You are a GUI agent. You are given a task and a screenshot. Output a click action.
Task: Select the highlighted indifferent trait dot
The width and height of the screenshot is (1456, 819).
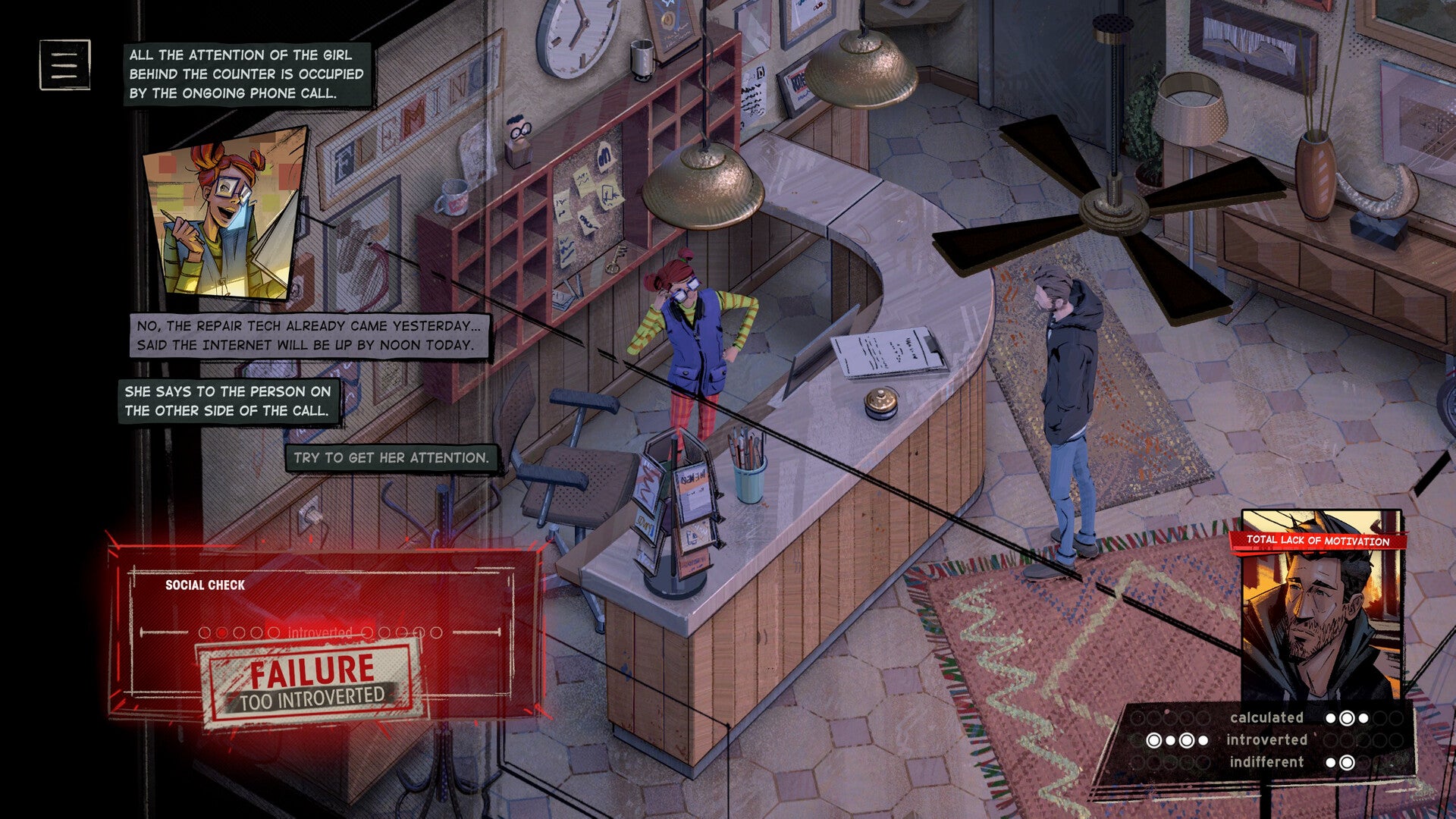click(x=1348, y=761)
